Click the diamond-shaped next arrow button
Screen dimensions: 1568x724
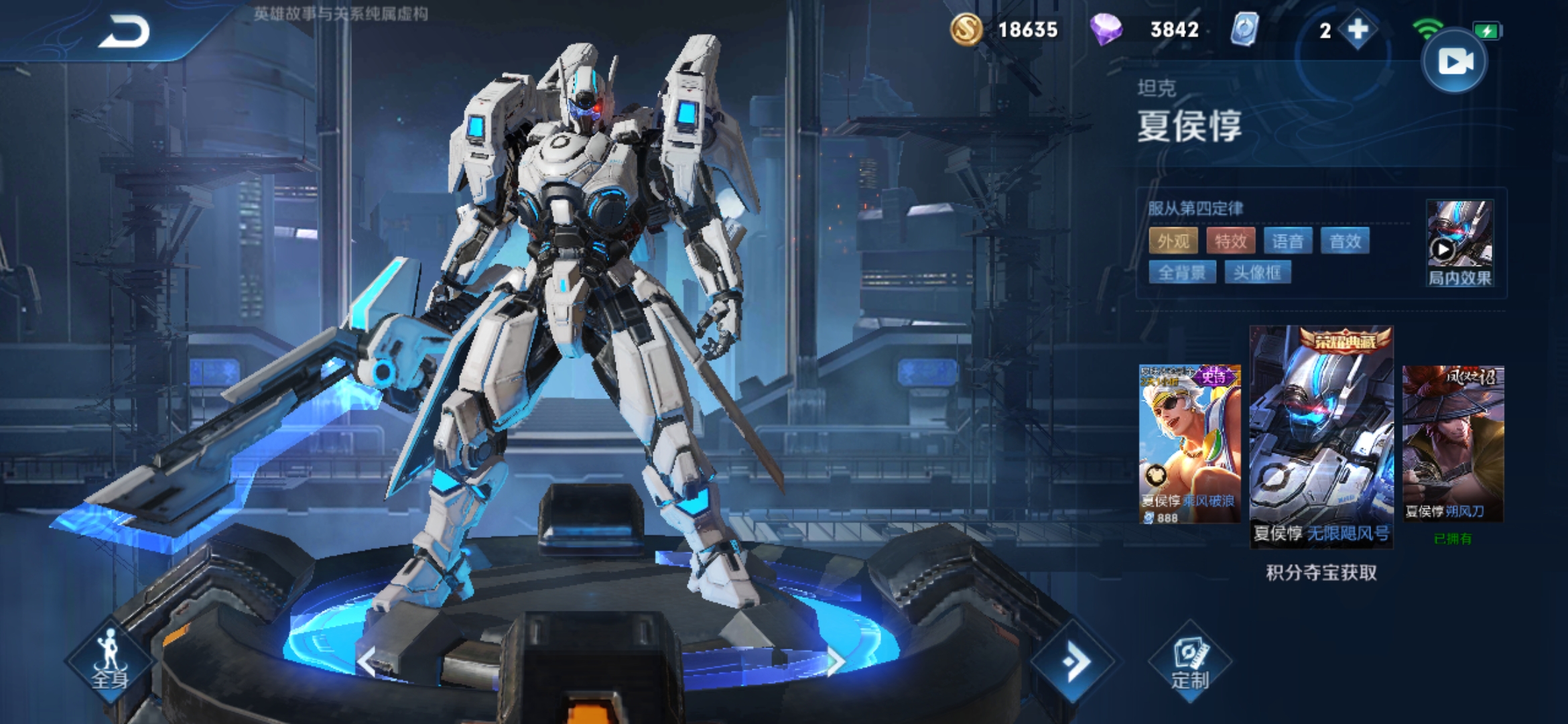pyautogui.click(x=1074, y=662)
